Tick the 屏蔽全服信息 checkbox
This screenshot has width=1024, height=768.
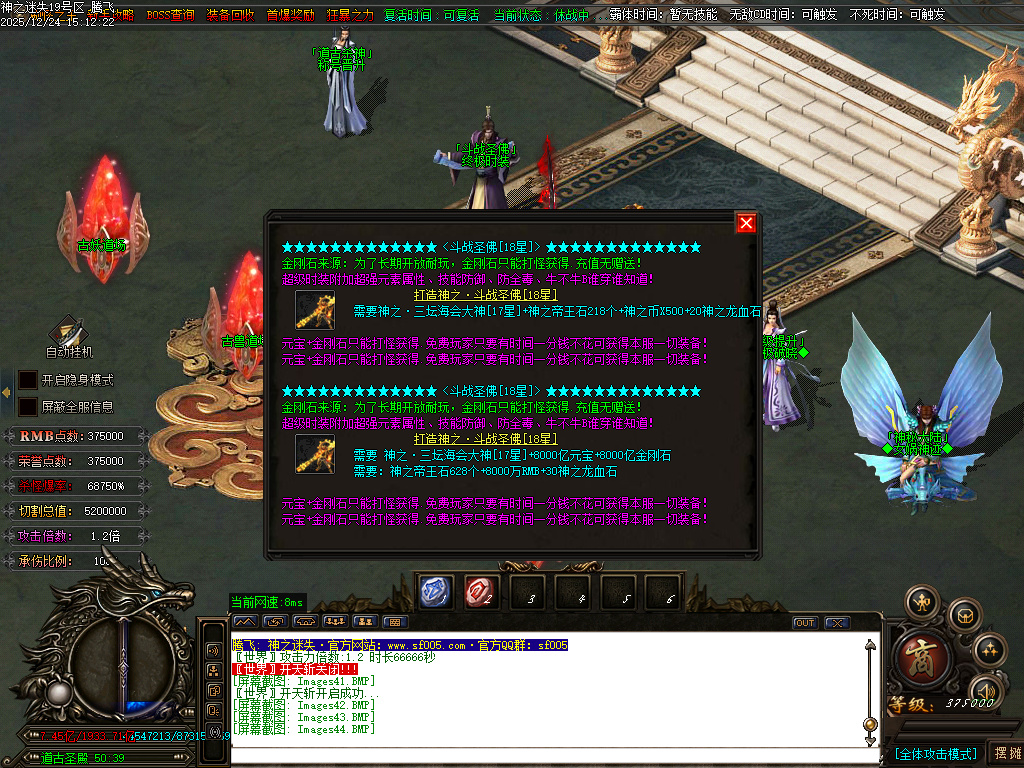28,407
